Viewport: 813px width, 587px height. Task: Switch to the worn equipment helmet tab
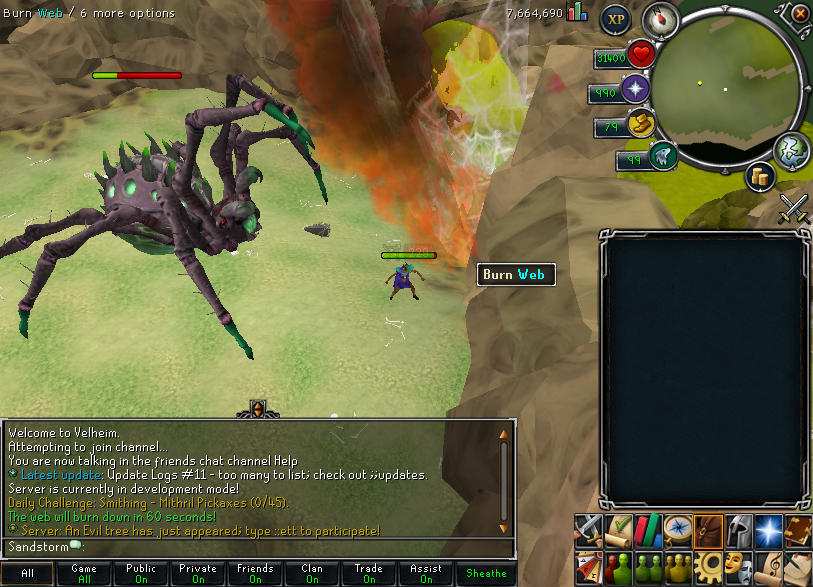click(x=738, y=529)
